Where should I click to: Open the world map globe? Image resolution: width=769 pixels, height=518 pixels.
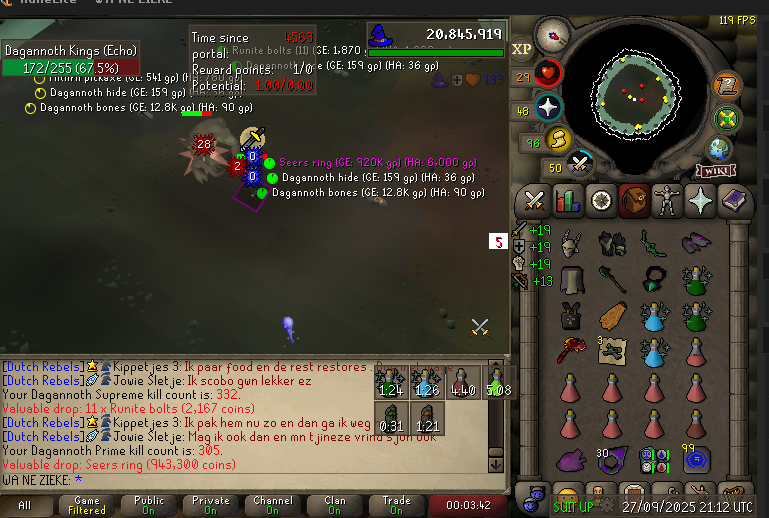[718, 149]
